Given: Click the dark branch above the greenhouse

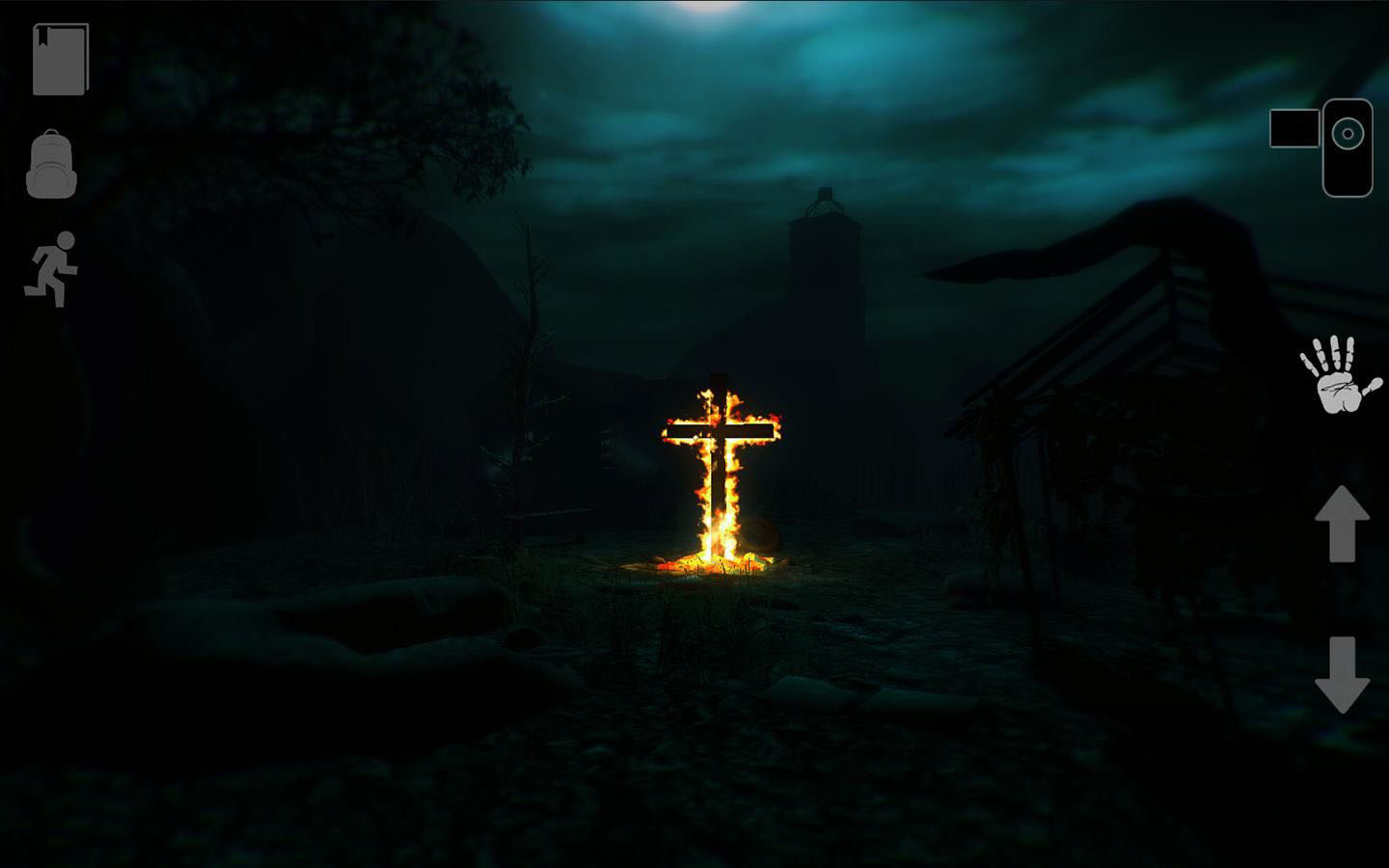Looking at the screenshot, I should [x=1090, y=241].
